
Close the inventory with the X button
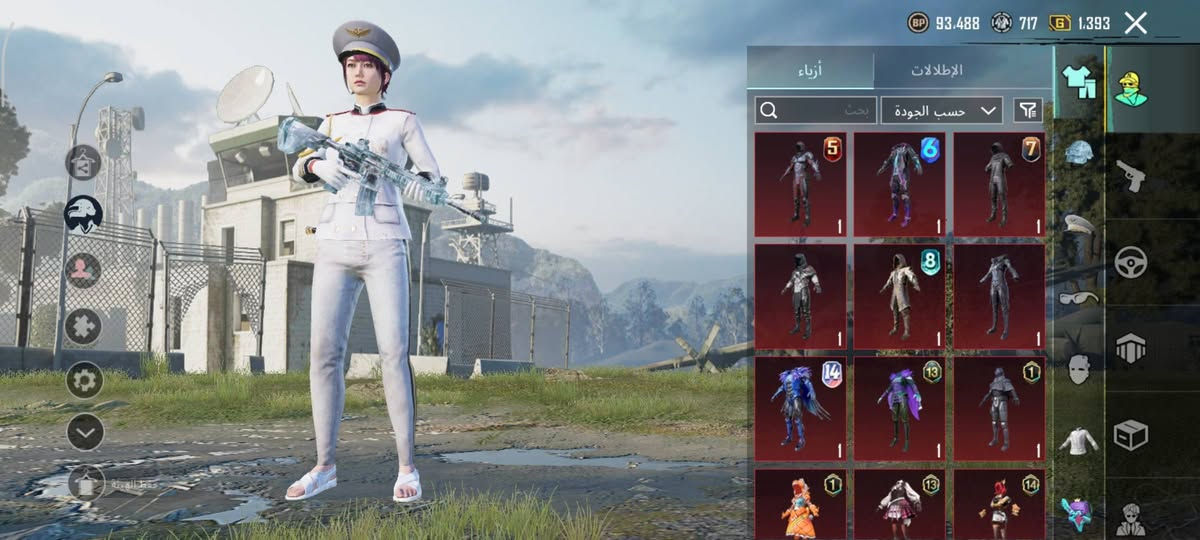1135,23
